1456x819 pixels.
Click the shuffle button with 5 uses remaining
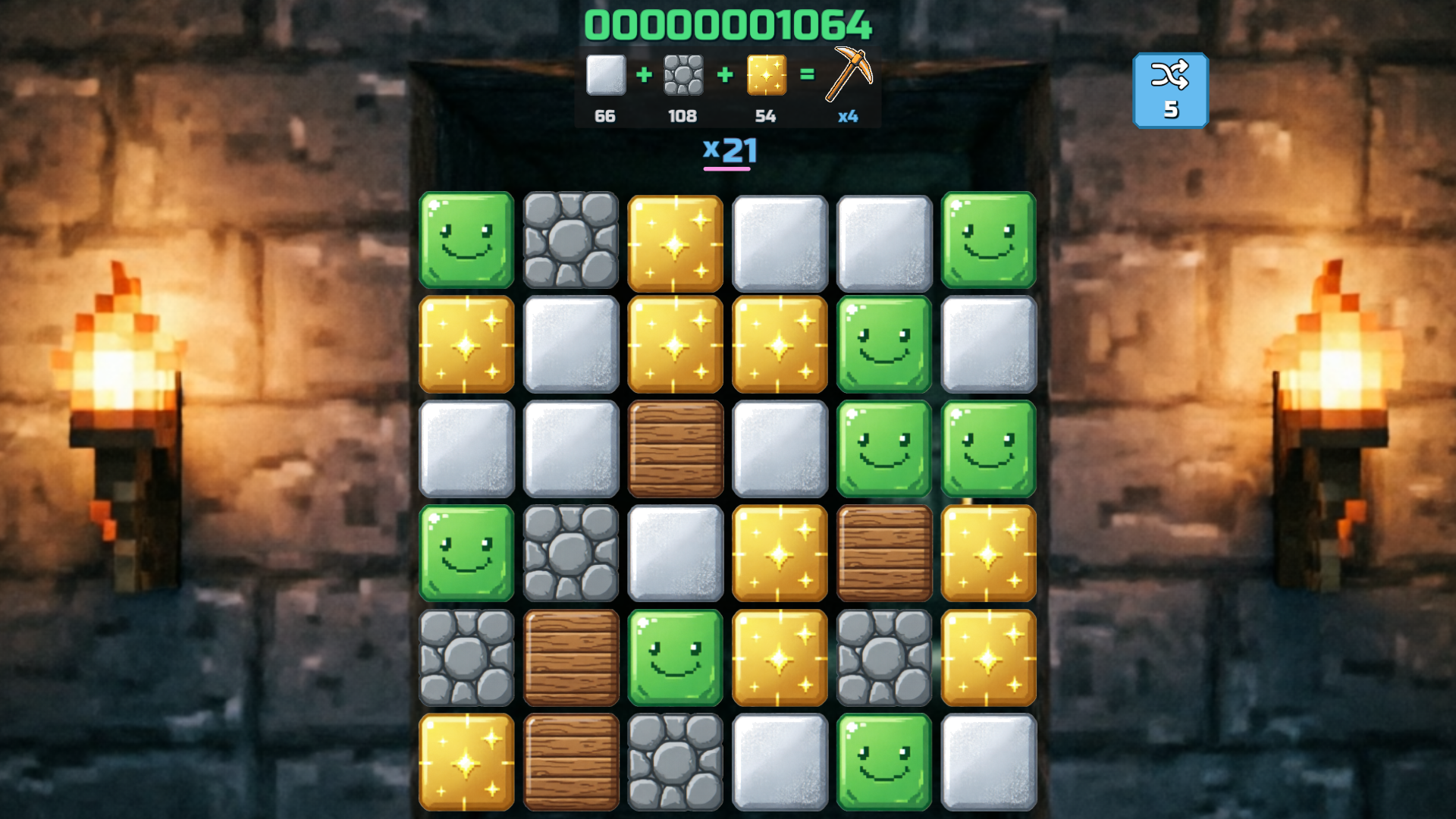tap(1171, 89)
